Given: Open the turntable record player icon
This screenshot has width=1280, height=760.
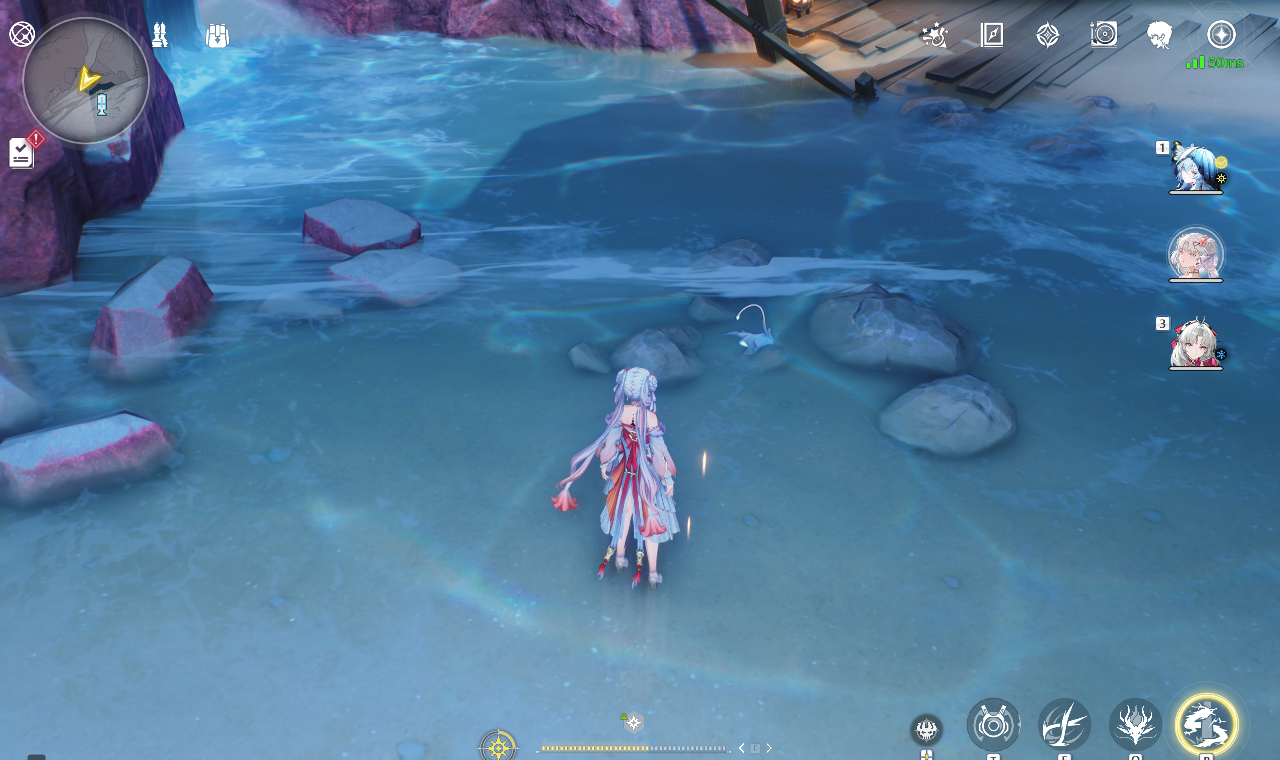Looking at the screenshot, I should pos(1103,35).
